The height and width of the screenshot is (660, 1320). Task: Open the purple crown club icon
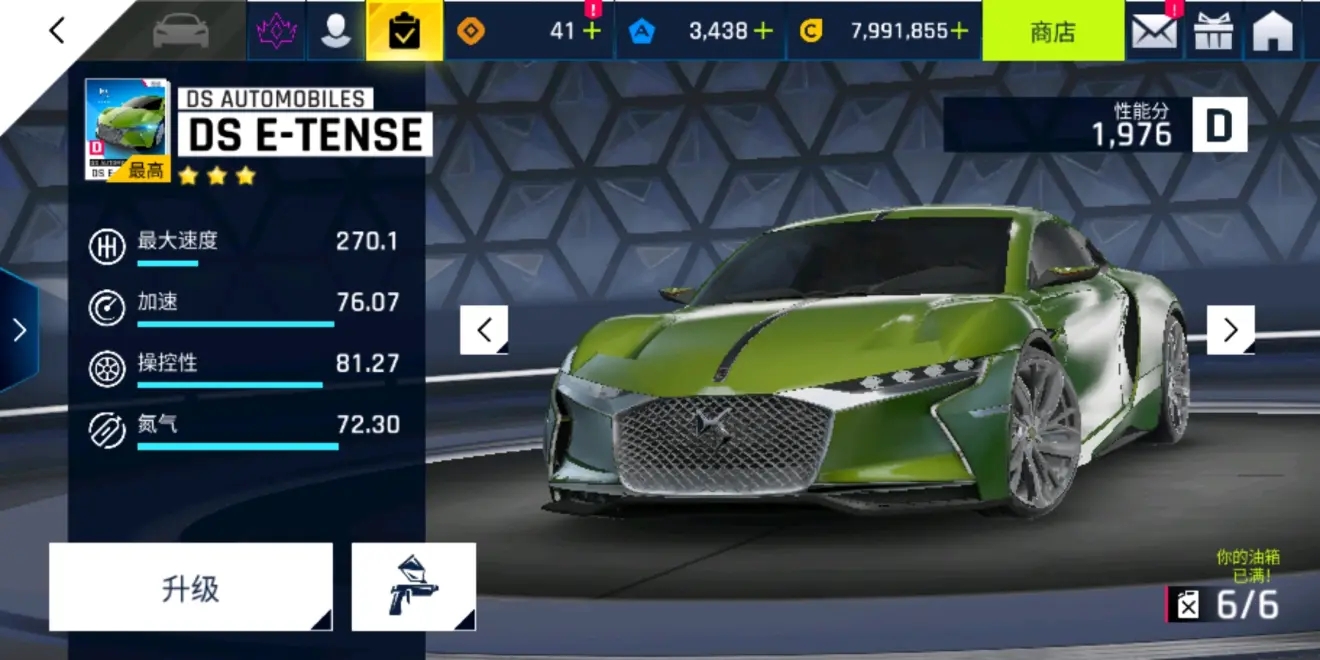276,31
